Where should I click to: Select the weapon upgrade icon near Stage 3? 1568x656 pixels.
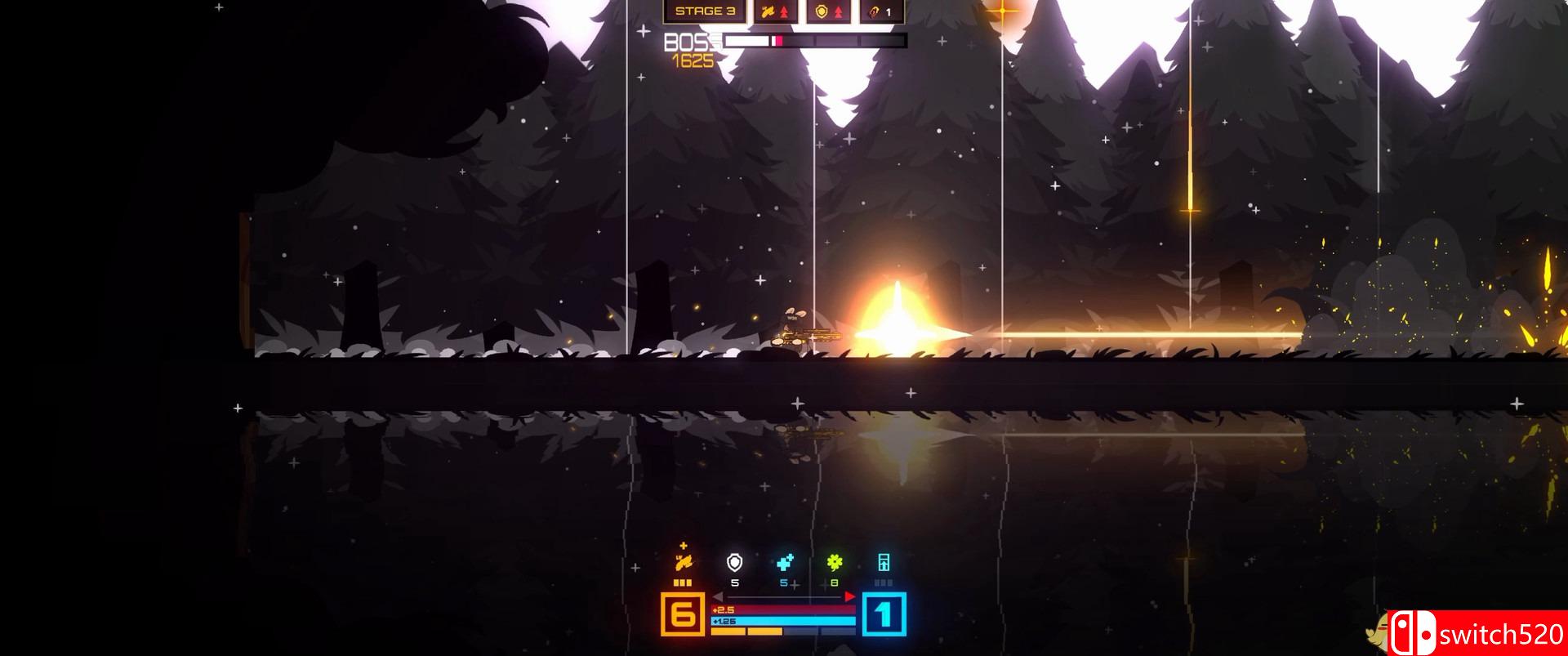coord(768,11)
